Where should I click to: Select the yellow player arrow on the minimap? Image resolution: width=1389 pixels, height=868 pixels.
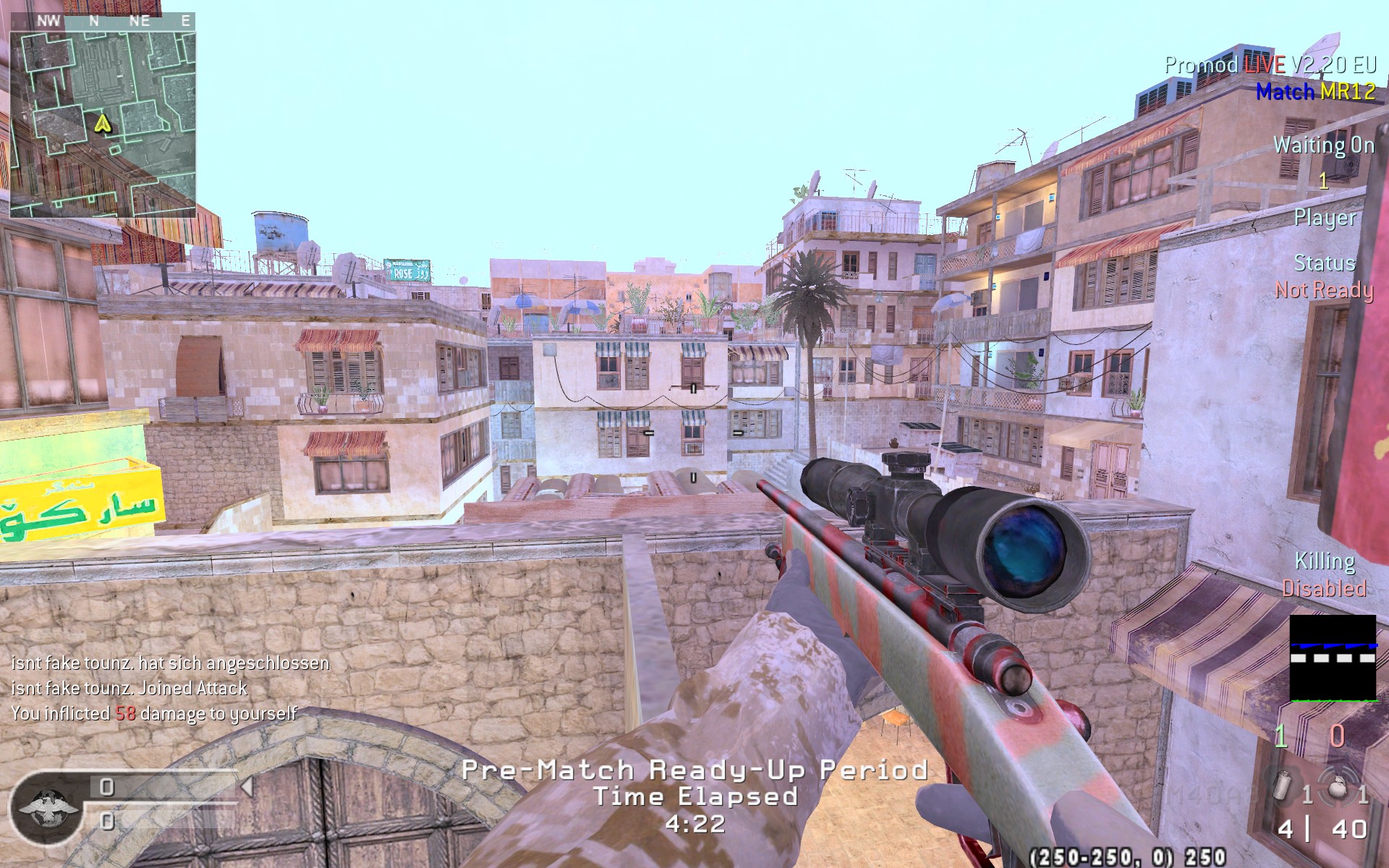tap(103, 124)
